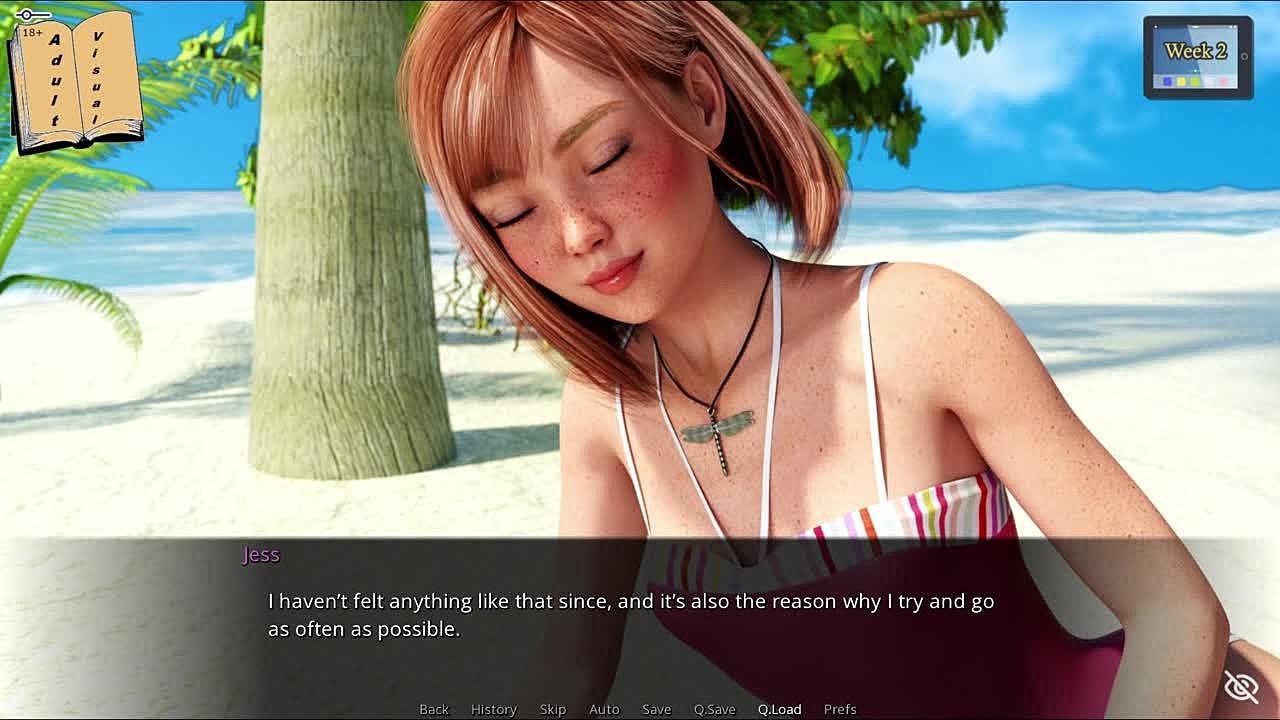1280x720 pixels.
Task: Go Back to previous dialogue line
Action: pos(434,709)
